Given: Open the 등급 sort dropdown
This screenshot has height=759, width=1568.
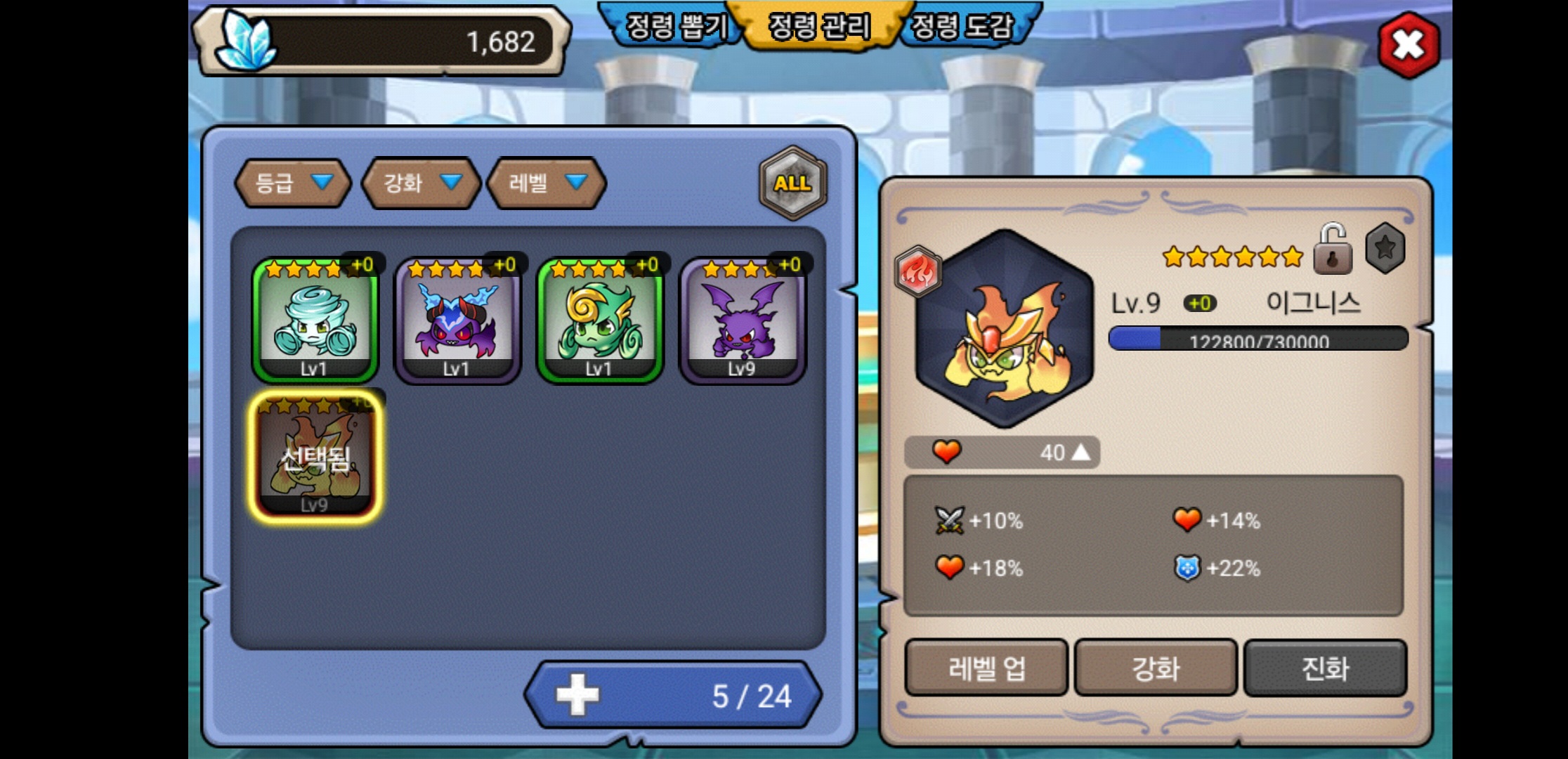Looking at the screenshot, I should (293, 183).
